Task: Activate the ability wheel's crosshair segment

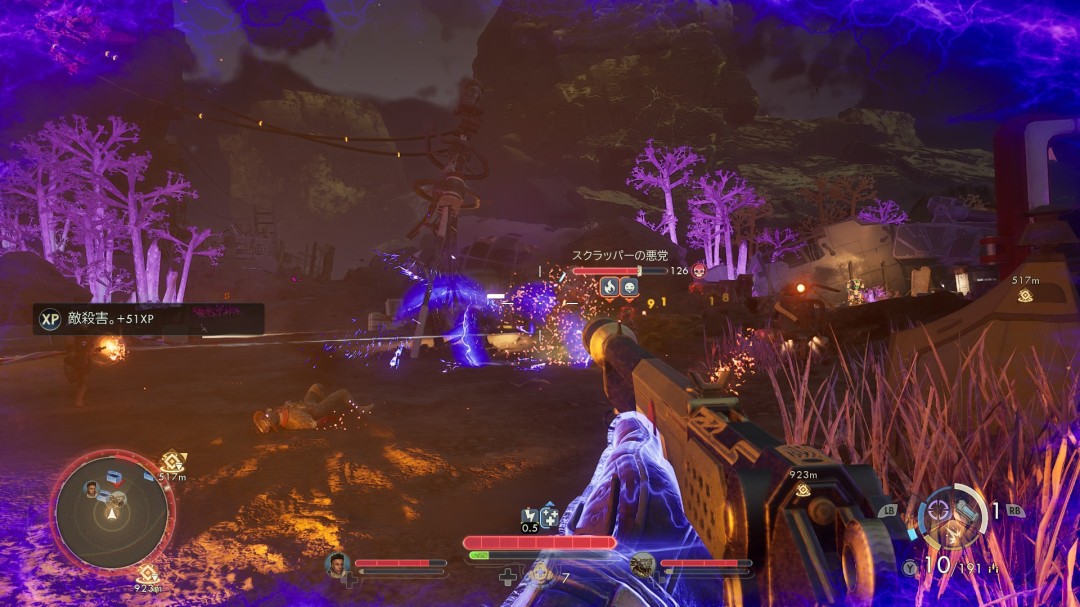Action: click(x=939, y=507)
